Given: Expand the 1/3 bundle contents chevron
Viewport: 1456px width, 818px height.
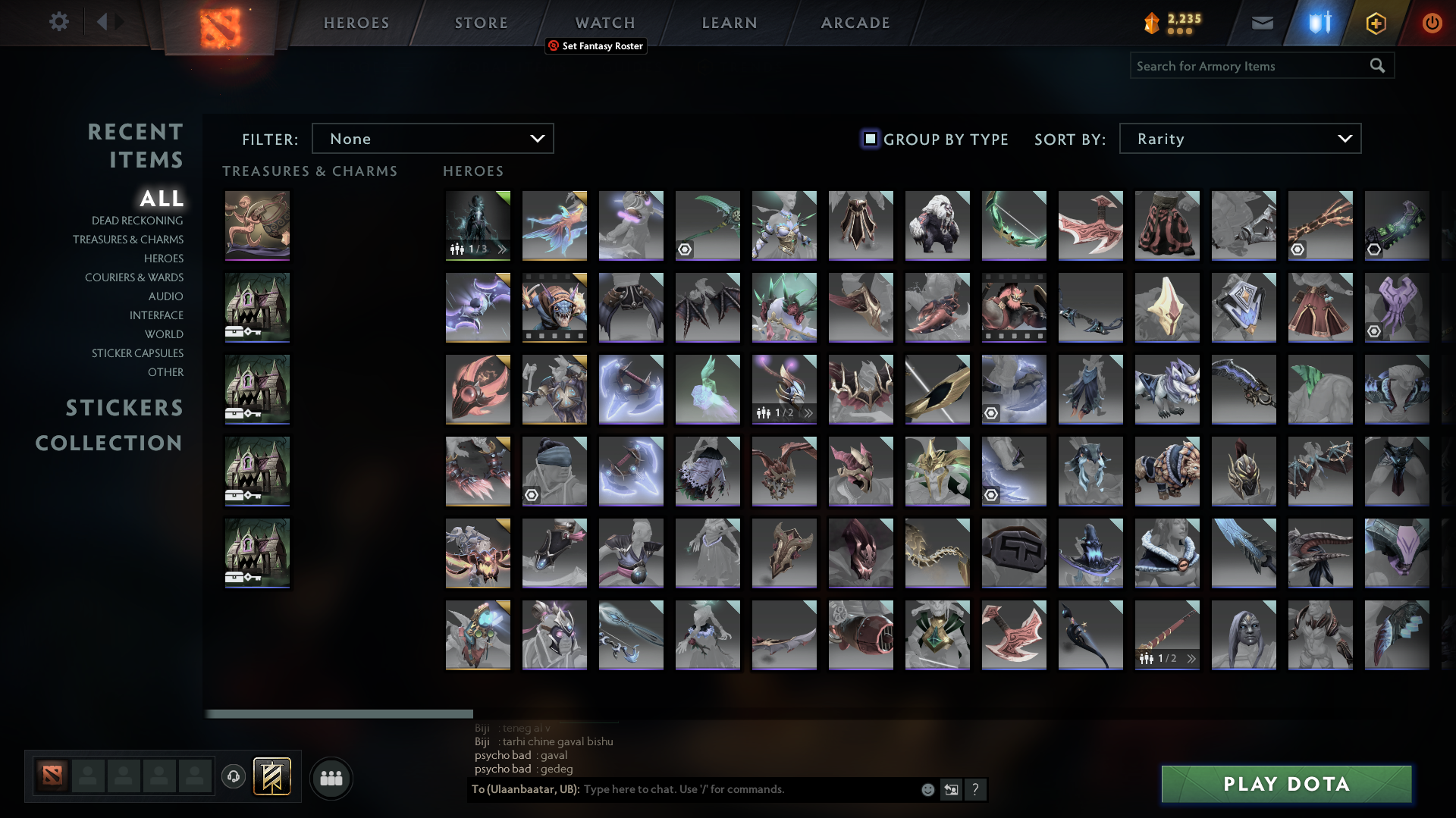Looking at the screenshot, I should pos(500,248).
